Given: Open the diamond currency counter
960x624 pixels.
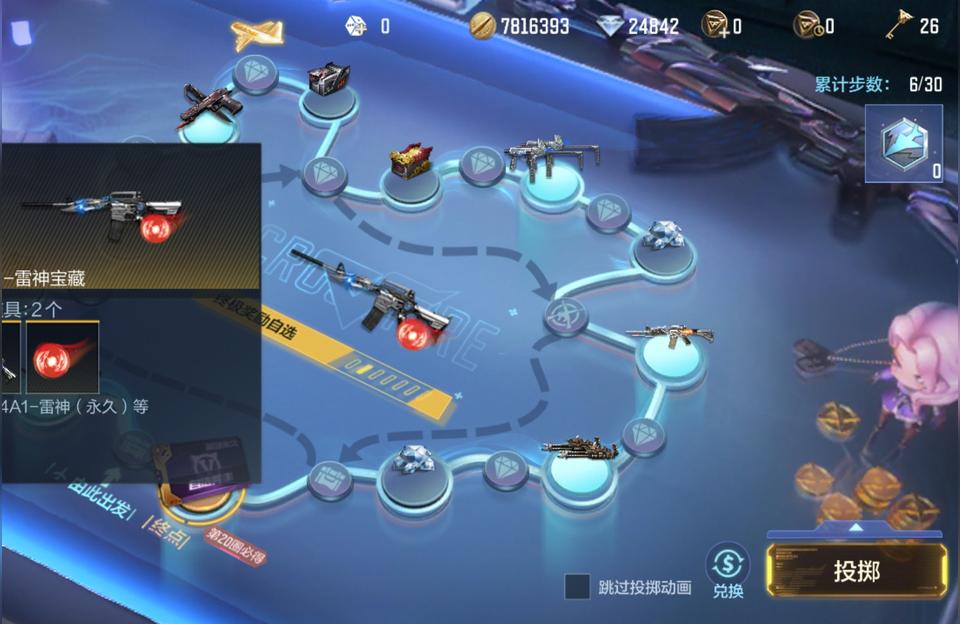Looking at the screenshot, I should coord(624,25).
